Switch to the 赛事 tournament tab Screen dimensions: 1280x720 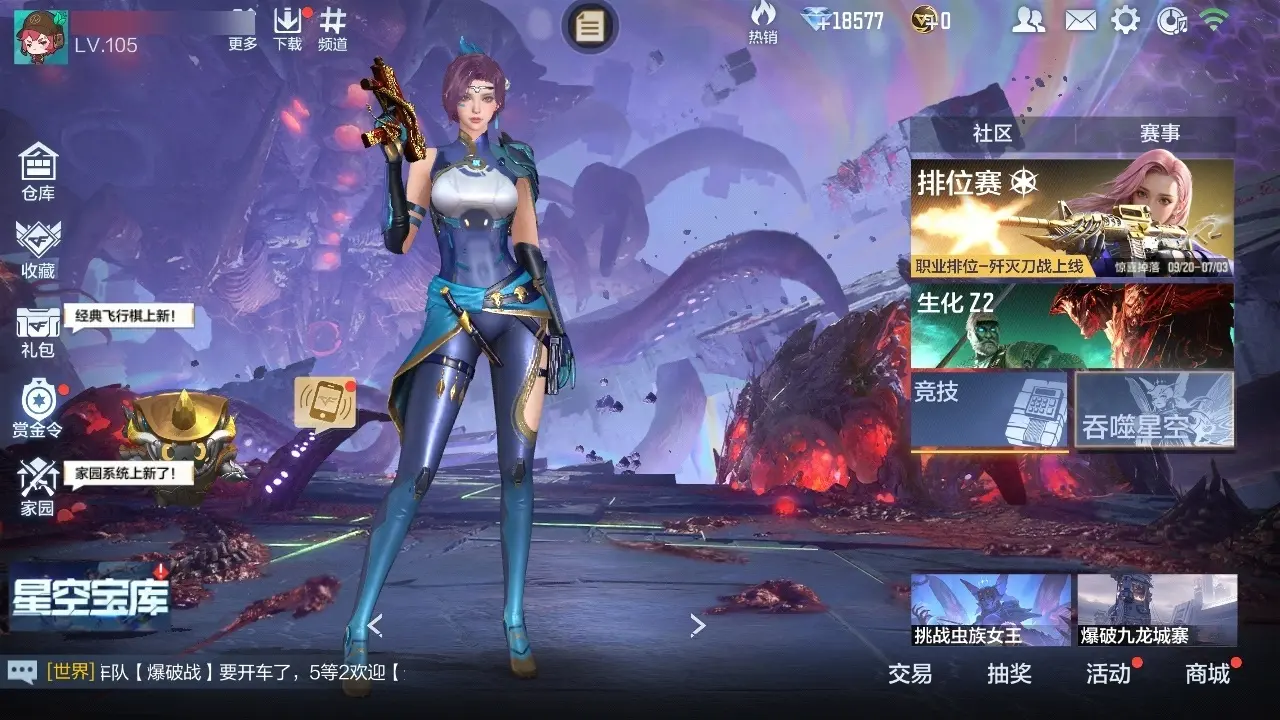1160,134
